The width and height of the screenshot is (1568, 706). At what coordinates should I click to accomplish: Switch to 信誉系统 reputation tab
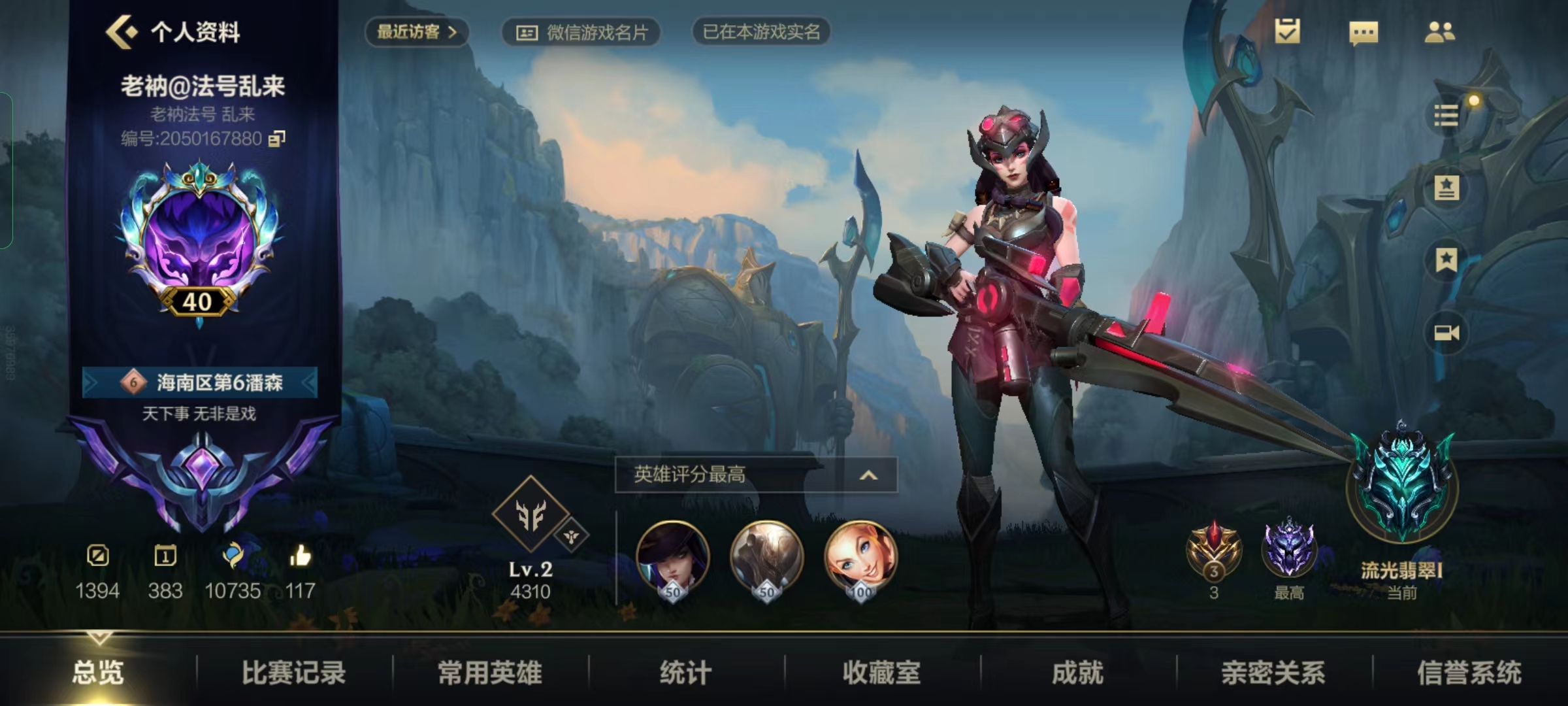1469,673
